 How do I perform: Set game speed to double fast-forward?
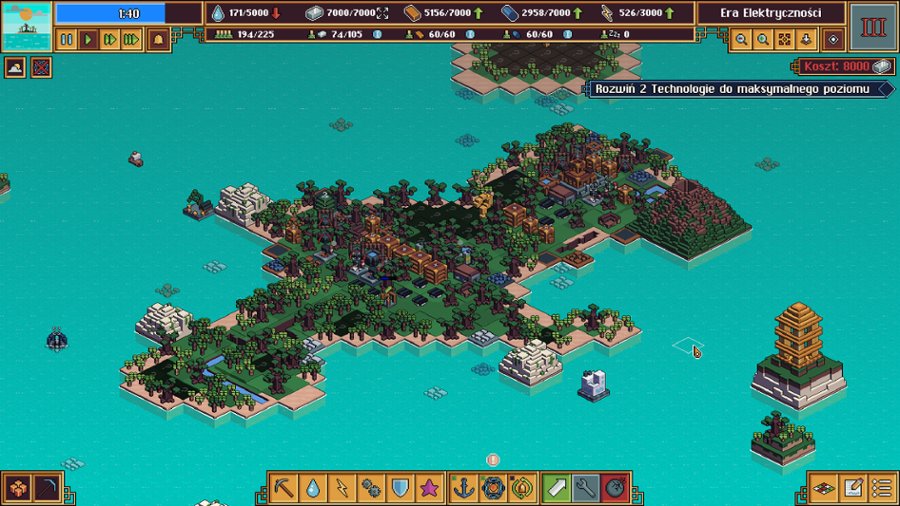[110, 40]
